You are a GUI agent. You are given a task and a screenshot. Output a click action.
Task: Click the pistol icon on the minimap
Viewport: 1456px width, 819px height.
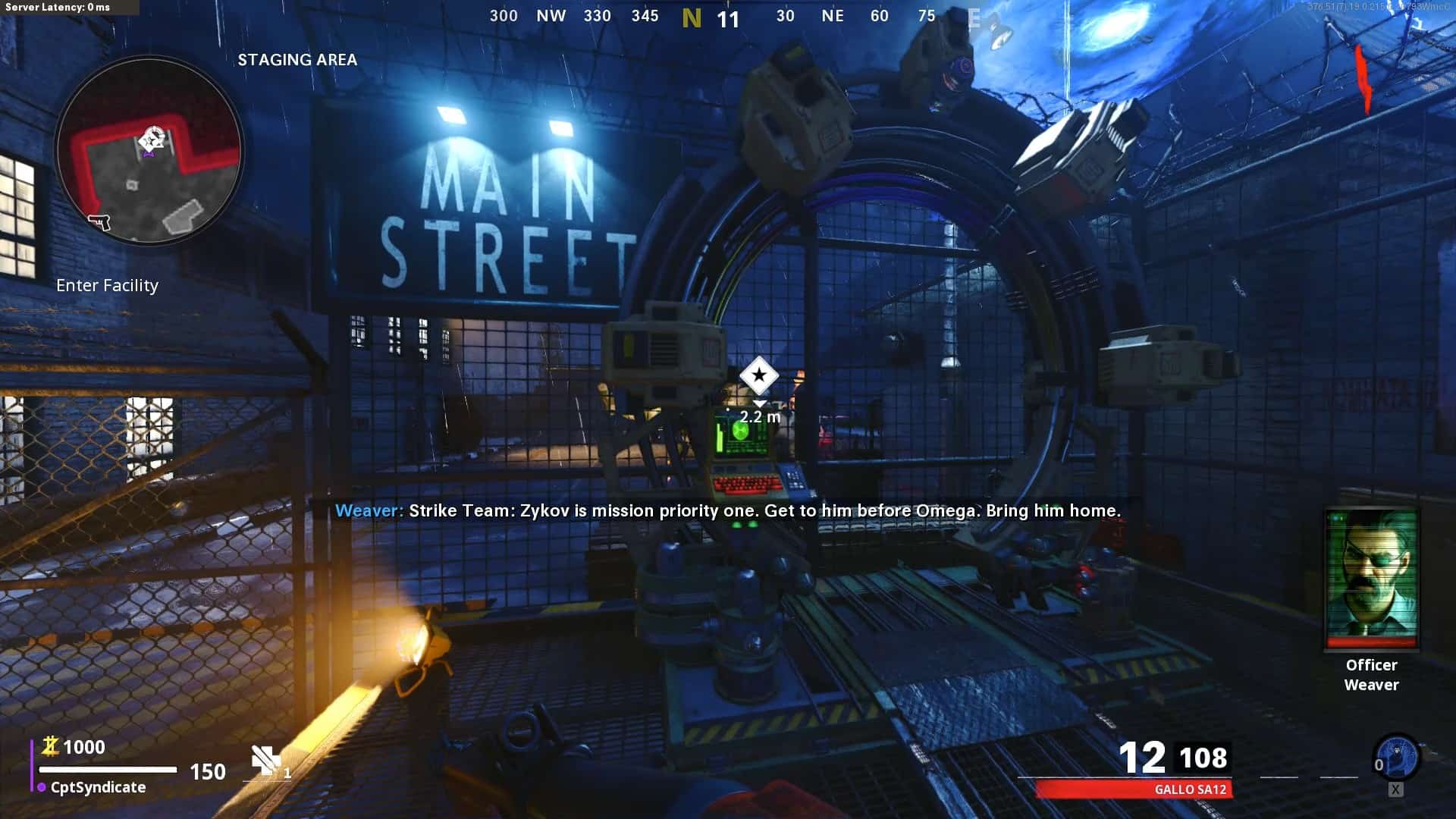[99, 221]
